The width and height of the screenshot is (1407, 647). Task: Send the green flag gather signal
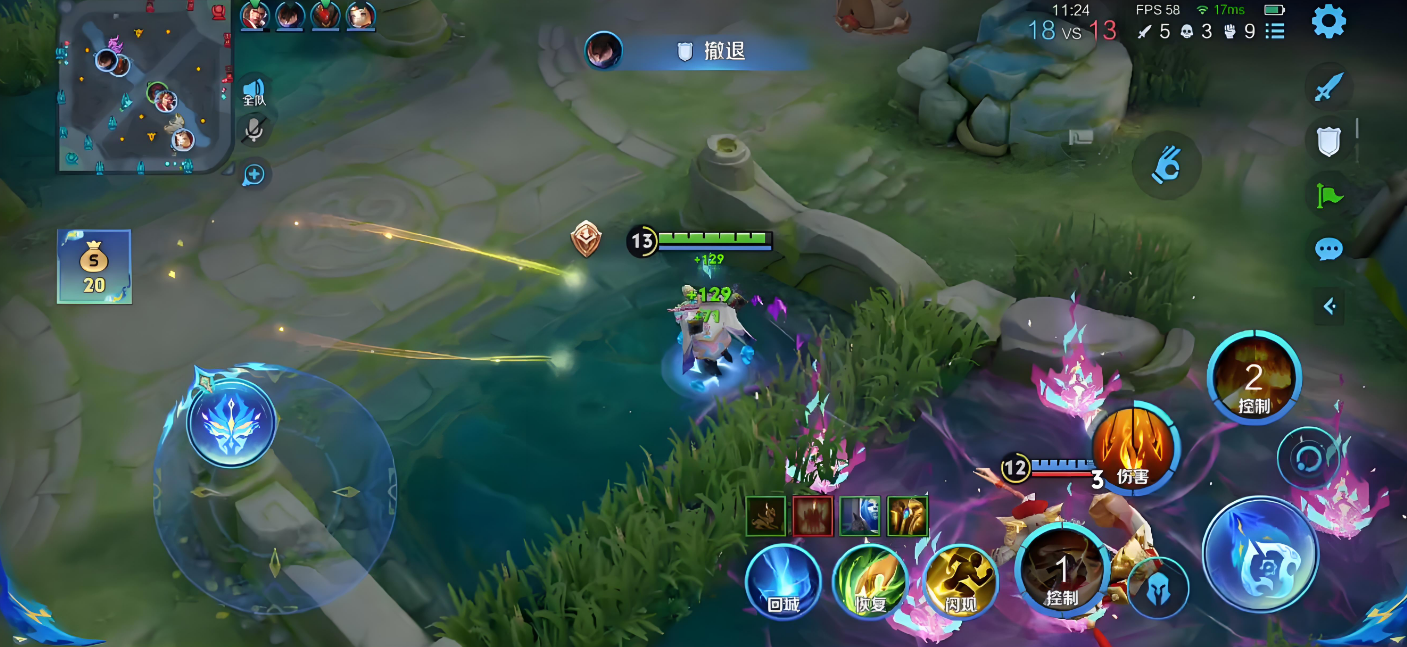click(x=1328, y=194)
